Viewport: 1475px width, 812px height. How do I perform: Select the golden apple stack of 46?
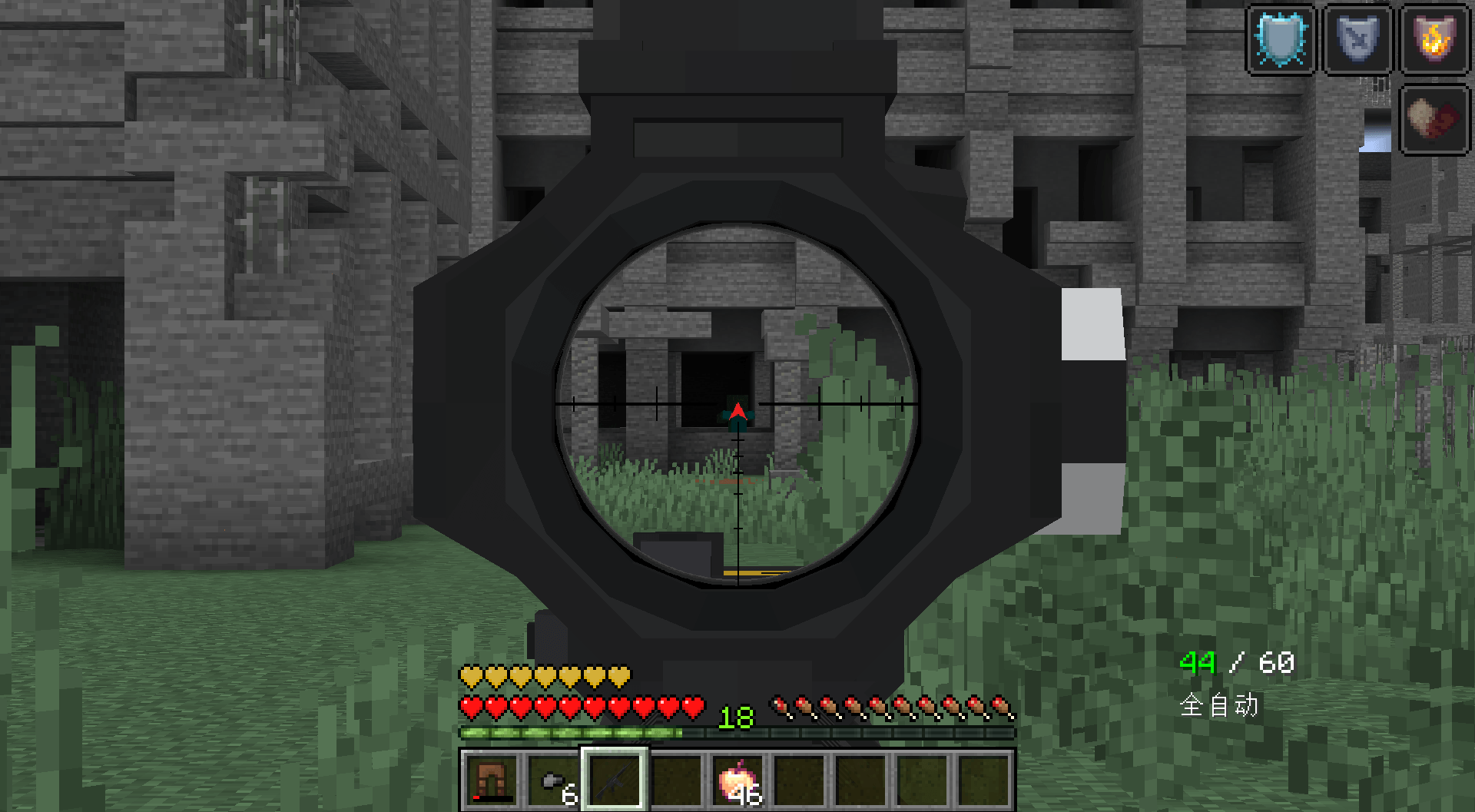[x=737, y=780]
